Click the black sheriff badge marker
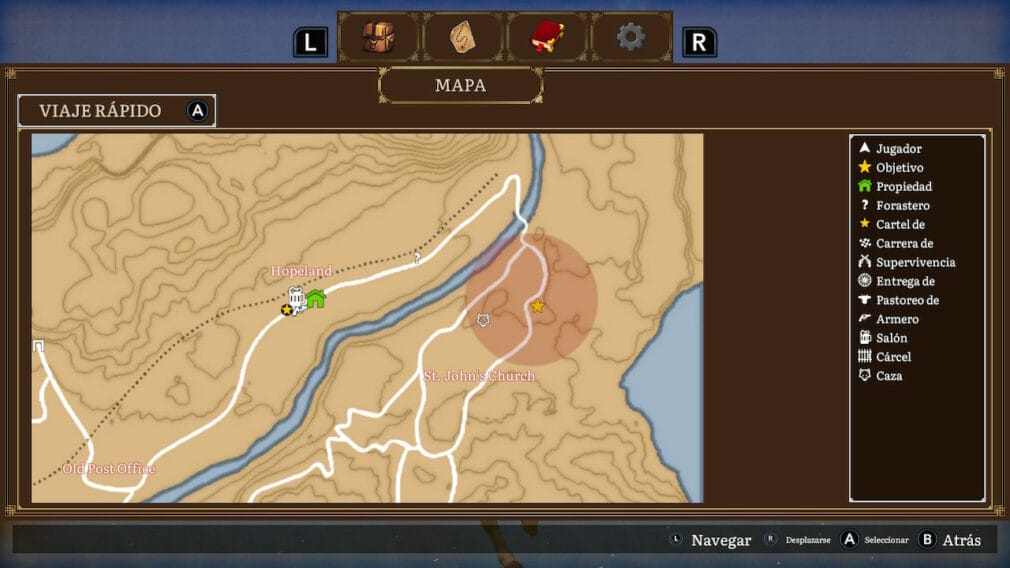This screenshot has height=568, width=1010. click(287, 310)
